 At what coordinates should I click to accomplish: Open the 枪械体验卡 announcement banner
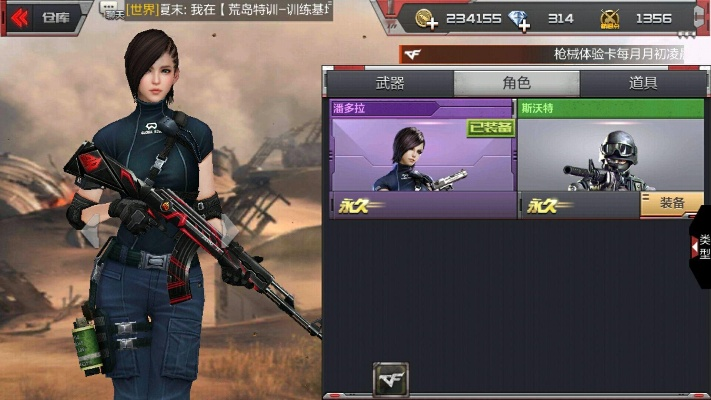click(553, 54)
